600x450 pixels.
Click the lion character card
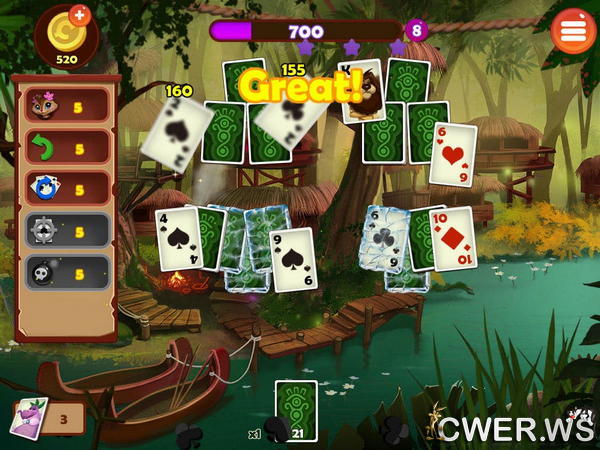tap(362, 91)
